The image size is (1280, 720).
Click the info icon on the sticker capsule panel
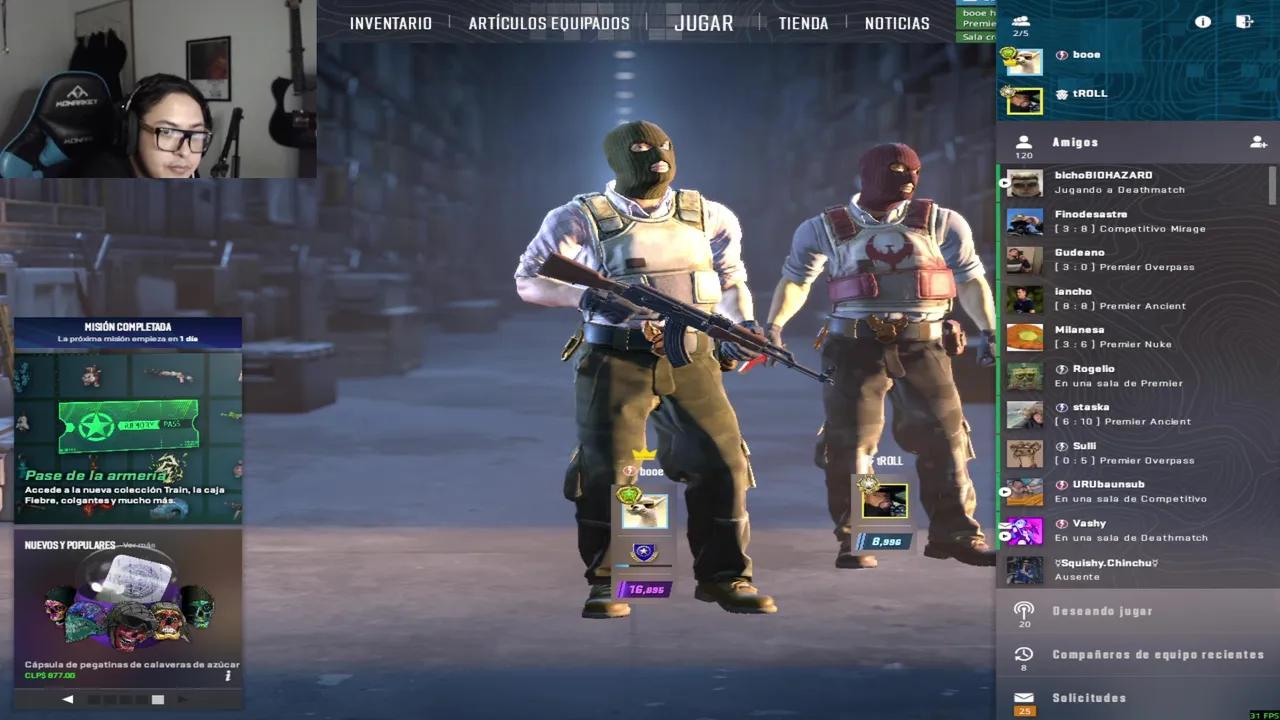click(227, 676)
